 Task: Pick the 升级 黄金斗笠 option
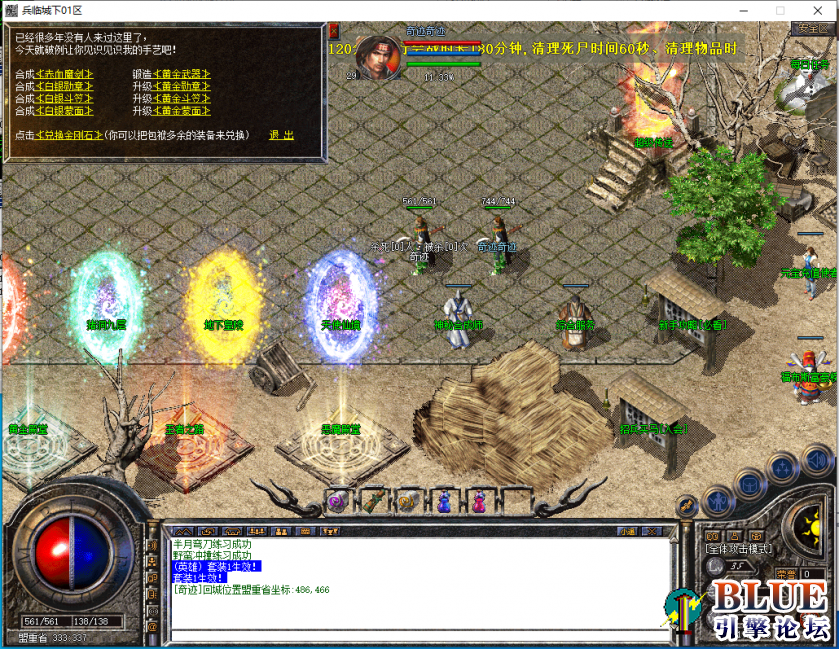[x=182, y=99]
